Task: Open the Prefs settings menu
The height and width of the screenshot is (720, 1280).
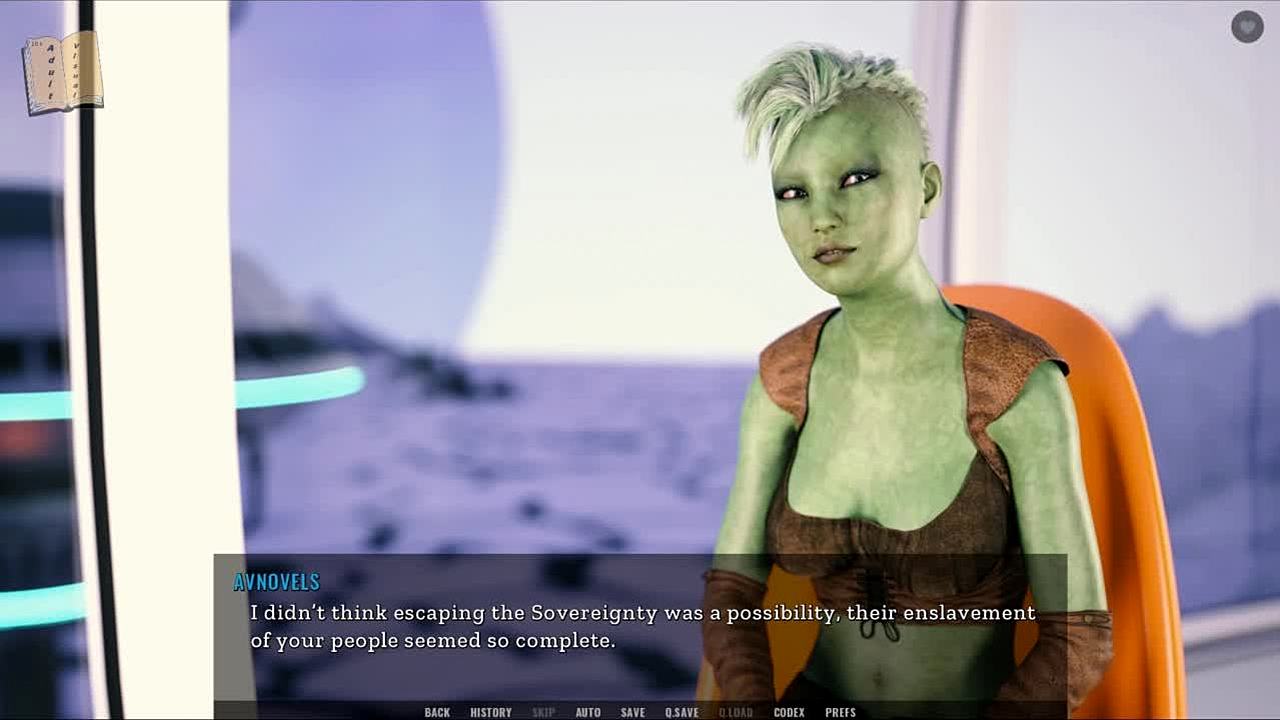Action: pos(840,712)
